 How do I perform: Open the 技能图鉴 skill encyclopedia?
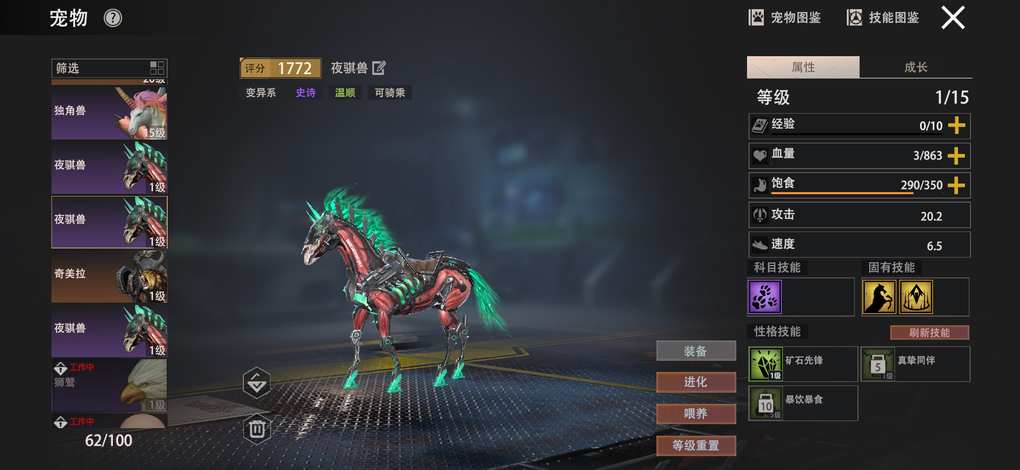point(883,17)
